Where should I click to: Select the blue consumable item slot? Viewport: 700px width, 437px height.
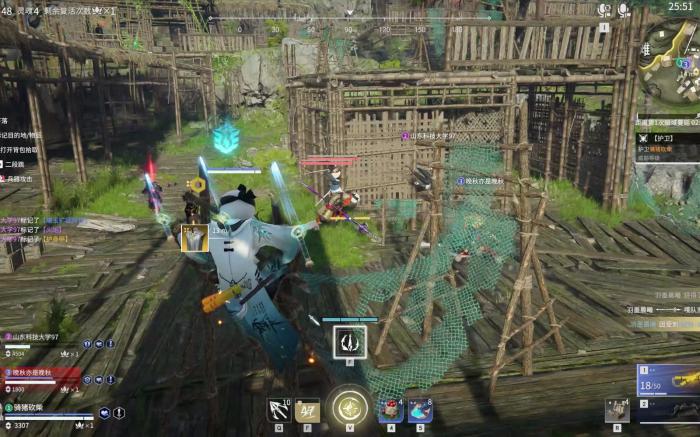420,410
